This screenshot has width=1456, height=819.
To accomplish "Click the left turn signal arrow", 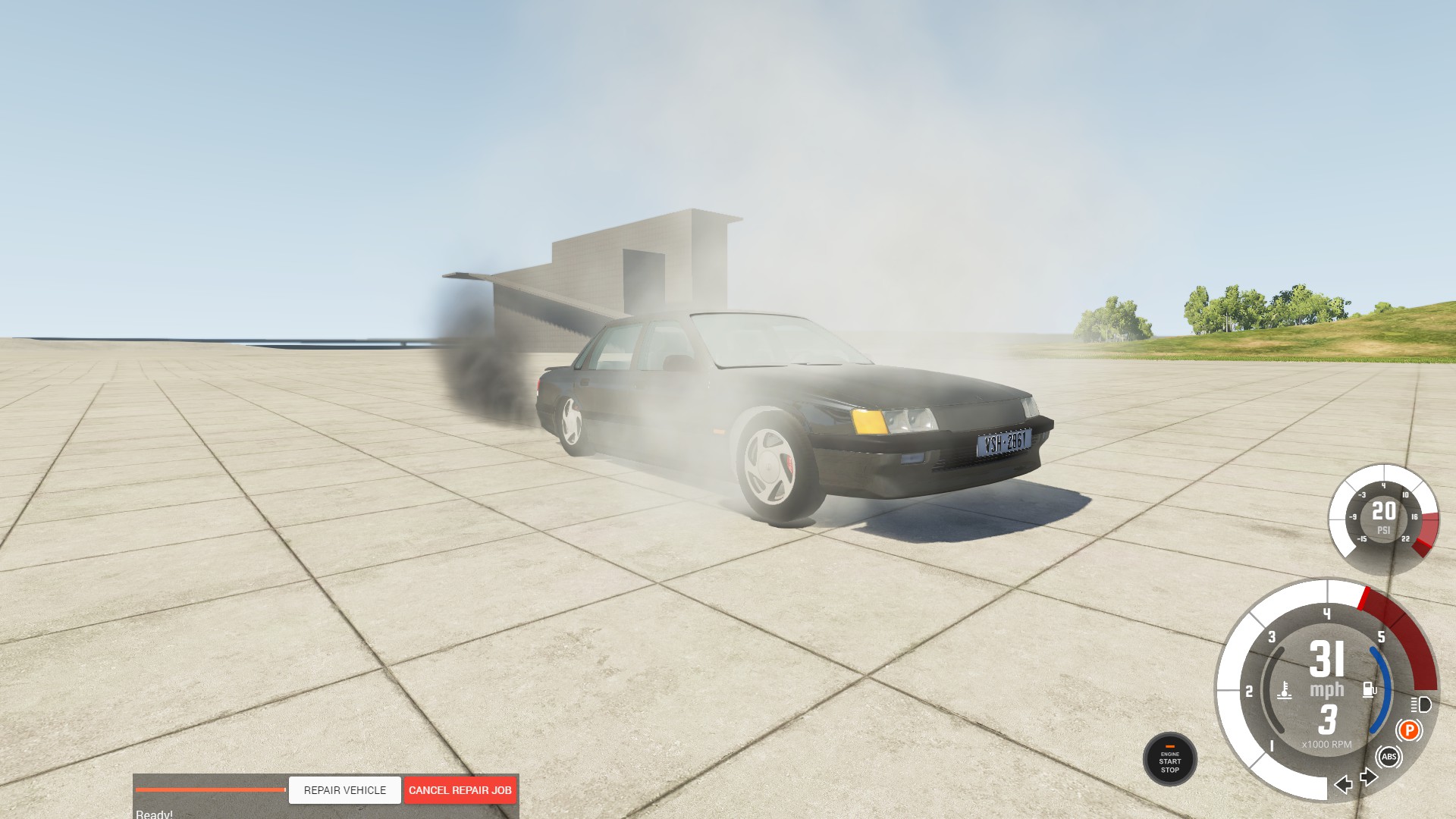I will (x=1345, y=786).
